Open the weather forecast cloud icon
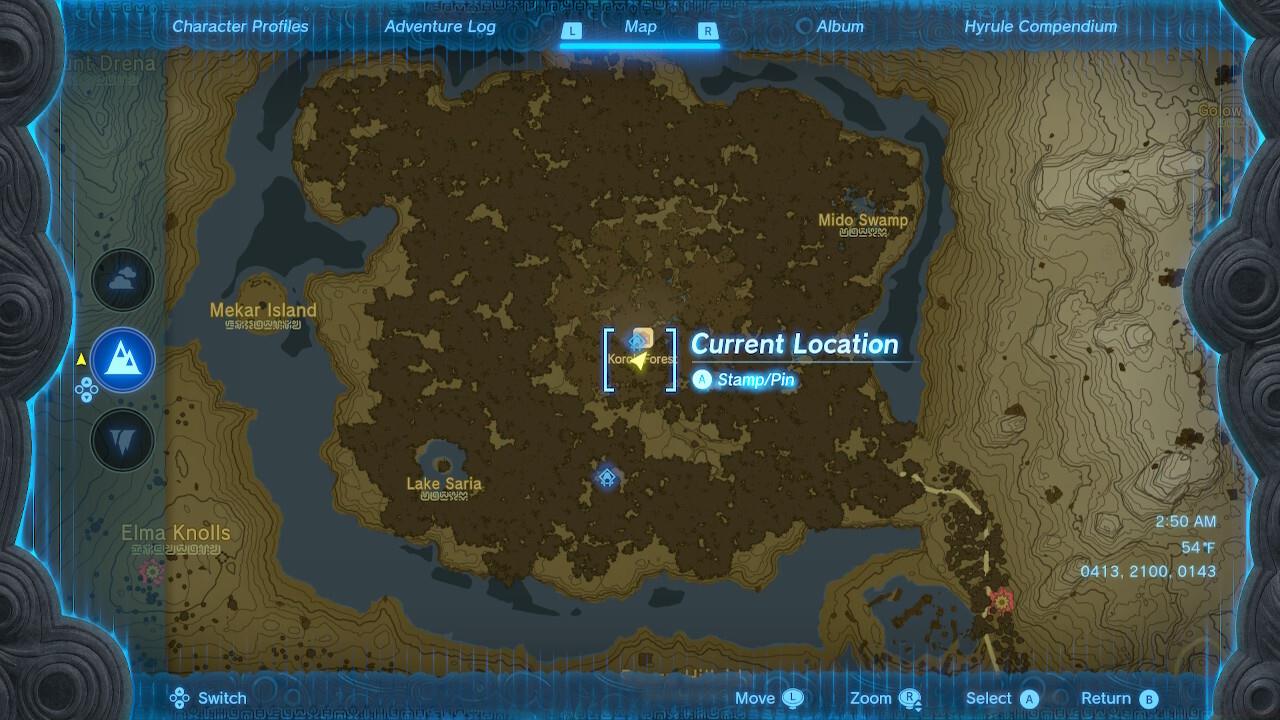The image size is (1280, 720). 121,280
